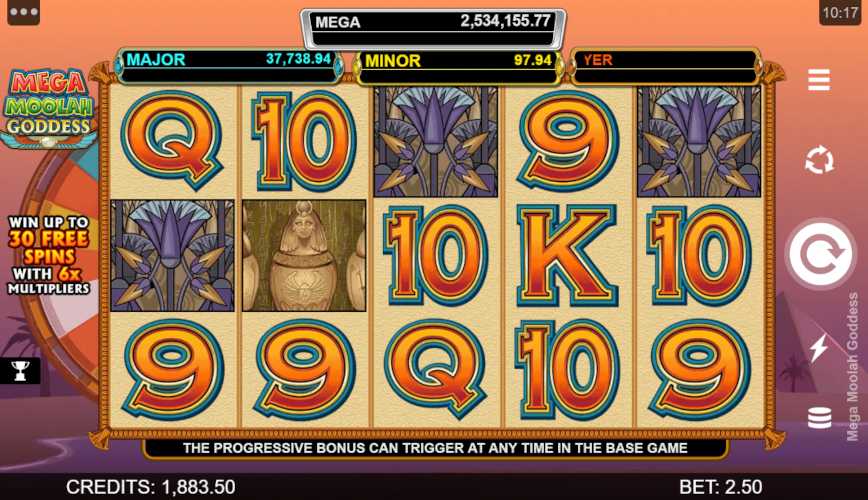868x500 pixels.
Task: Open the trophy achievements tab
Action: pos(20,371)
